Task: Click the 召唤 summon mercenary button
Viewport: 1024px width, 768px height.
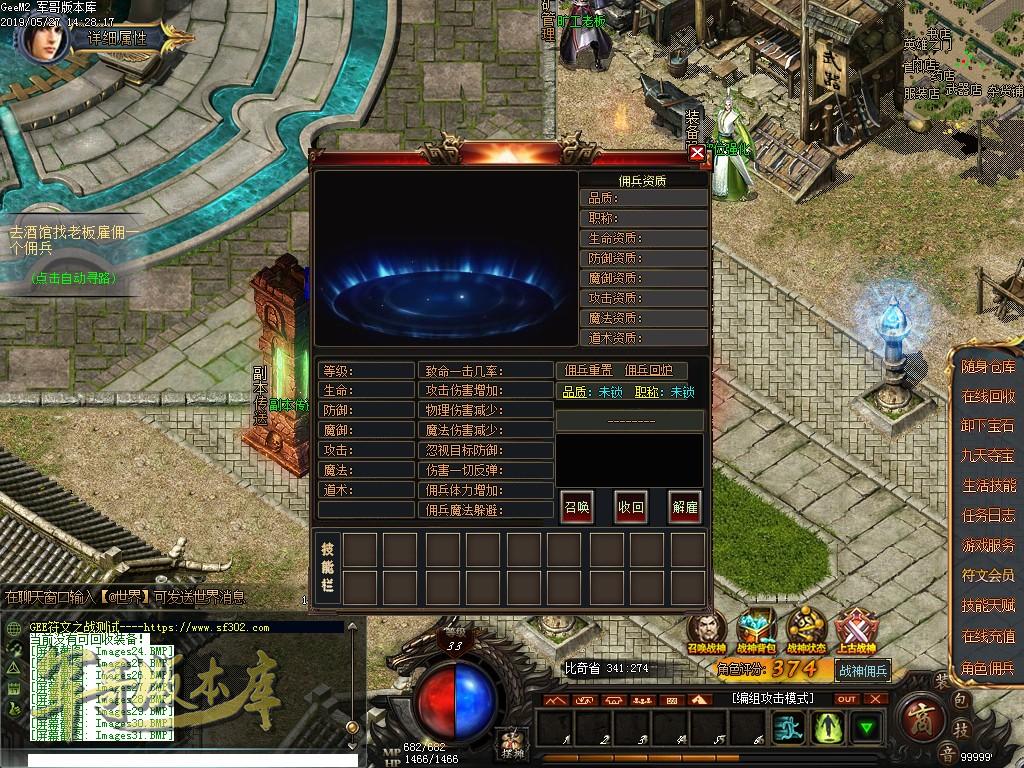Action: (576, 507)
